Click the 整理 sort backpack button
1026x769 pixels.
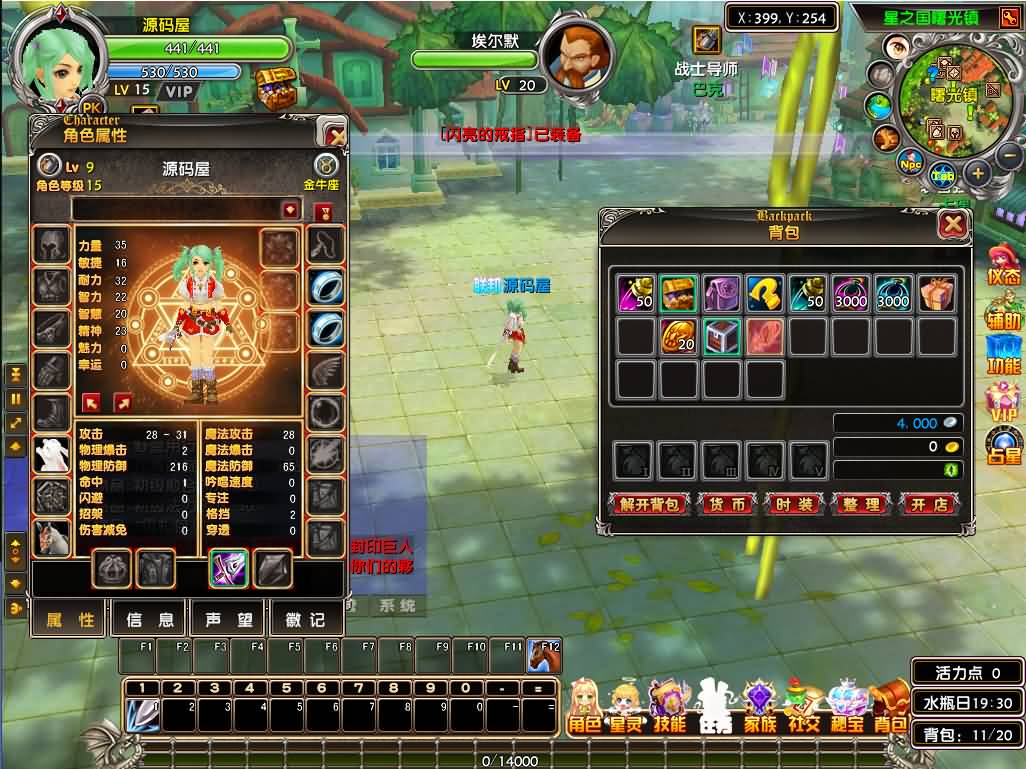point(860,504)
